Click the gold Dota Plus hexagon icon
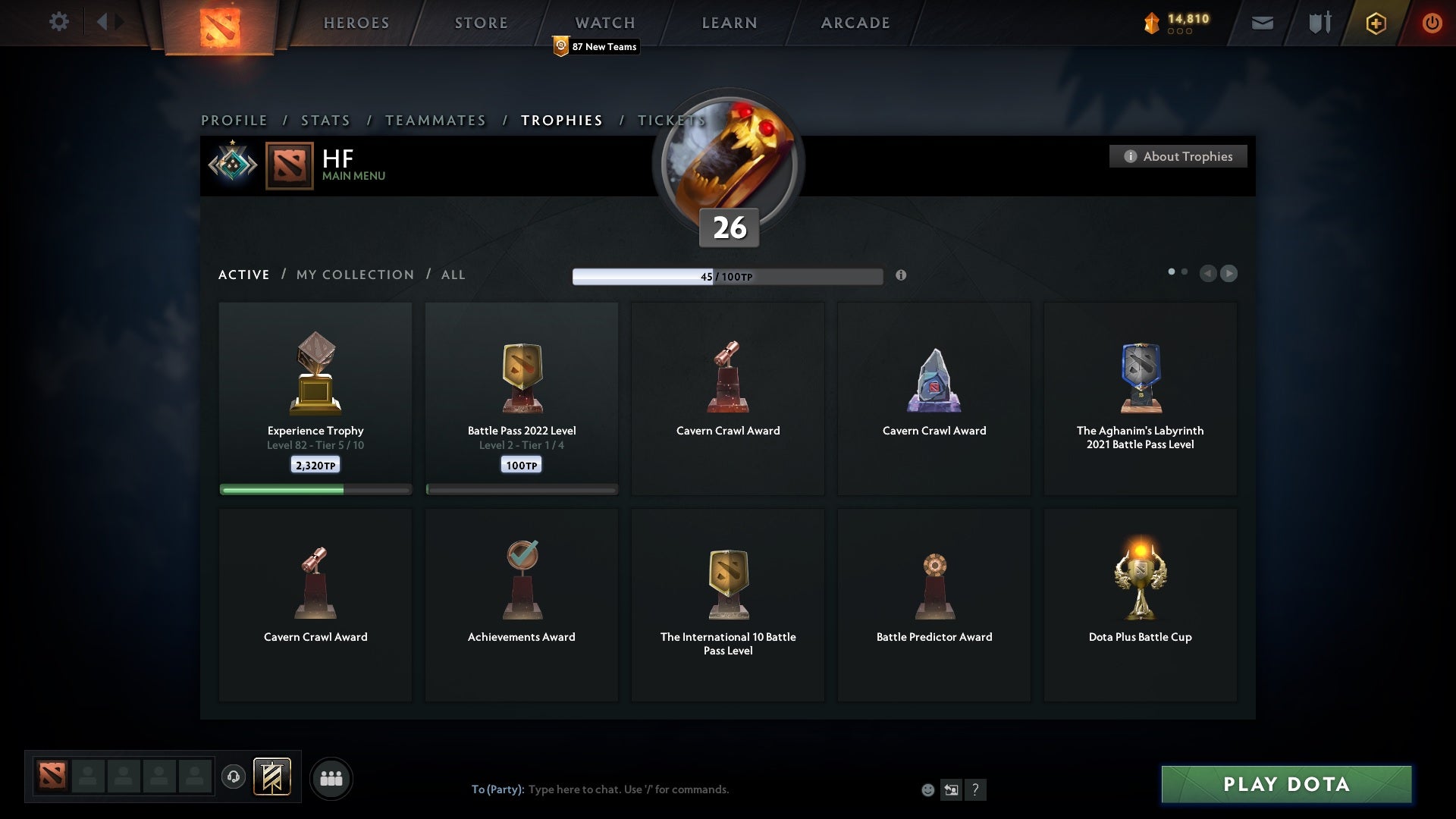Viewport: 1456px width, 819px height. (x=1375, y=23)
